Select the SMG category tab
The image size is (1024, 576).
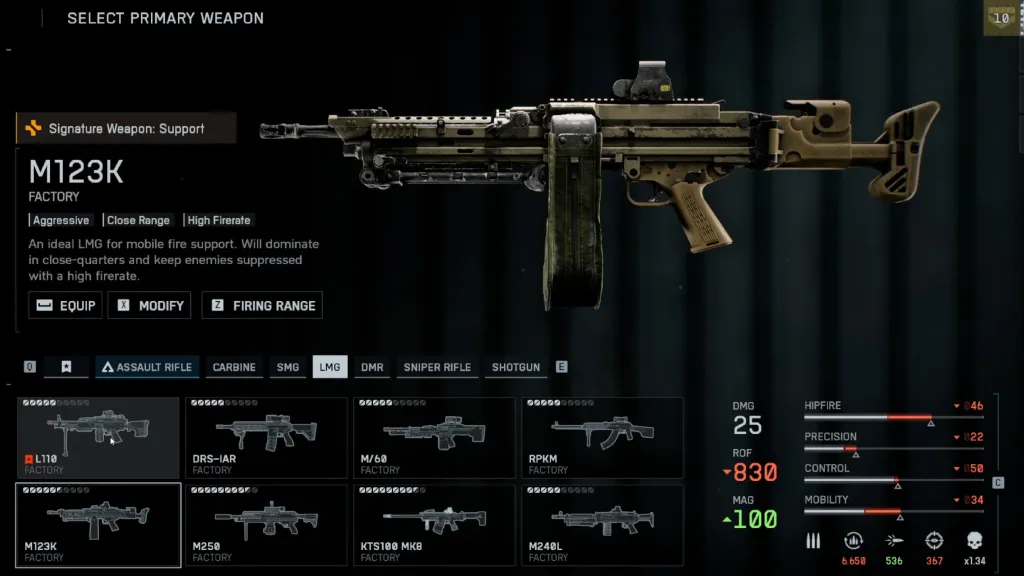click(x=288, y=367)
